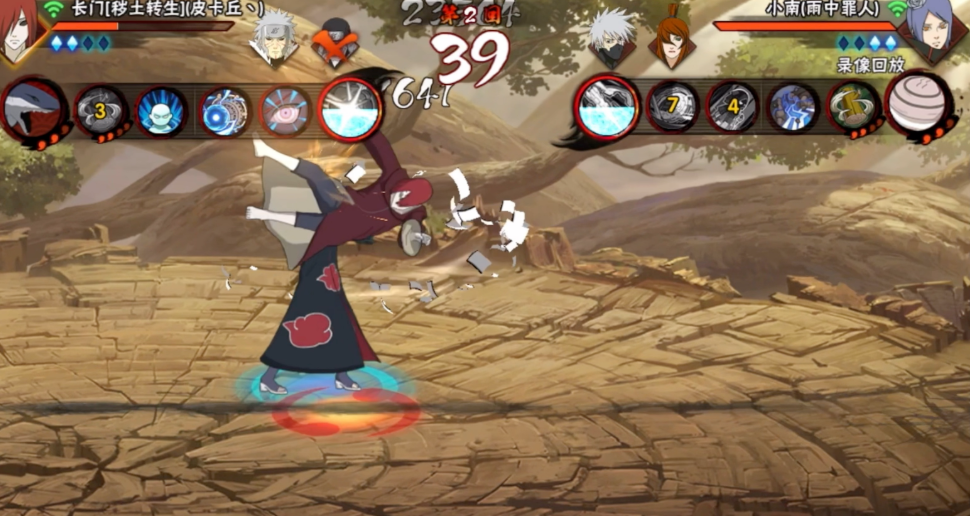Fire Nagato's white burst ultimate skill
Viewport: 970px width, 516px height.
coord(350,108)
